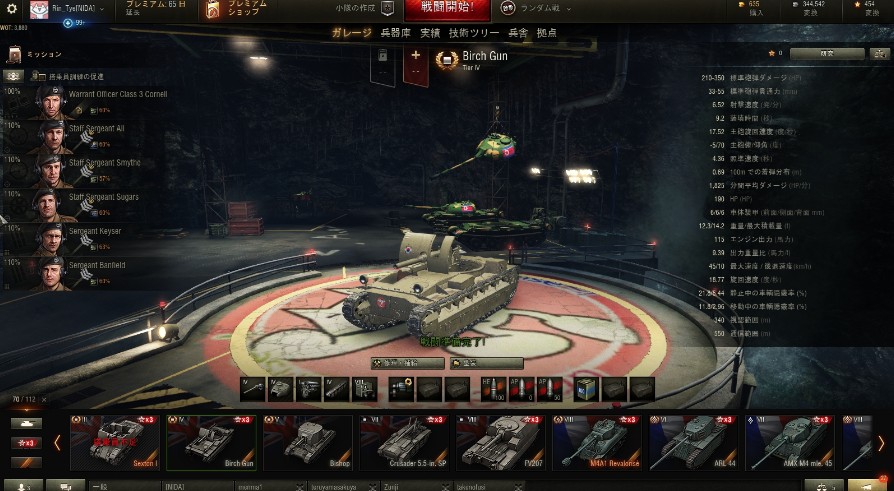Select the ARL 44 tank thumbnail
Screen dimensions: 894x491
(x=693, y=442)
